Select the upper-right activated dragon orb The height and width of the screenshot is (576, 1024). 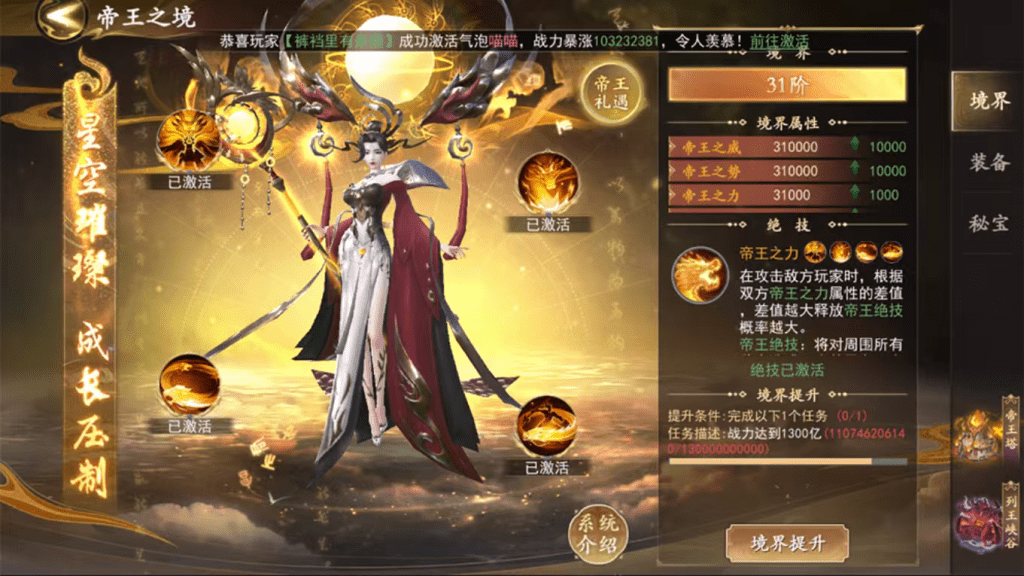tap(548, 182)
